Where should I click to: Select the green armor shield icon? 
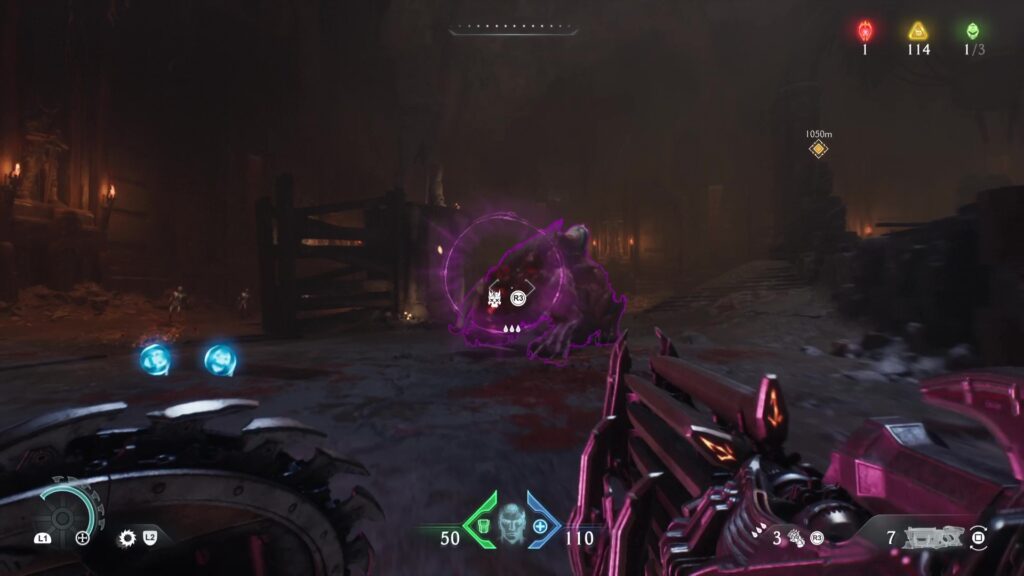tap(482, 526)
